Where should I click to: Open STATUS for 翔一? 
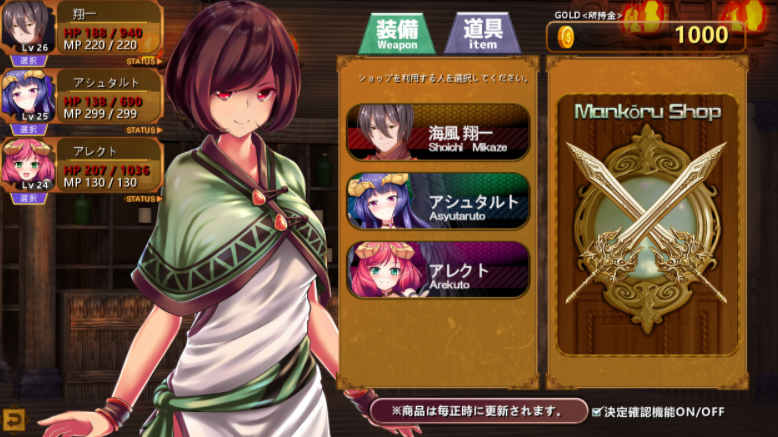tap(144, 61)
